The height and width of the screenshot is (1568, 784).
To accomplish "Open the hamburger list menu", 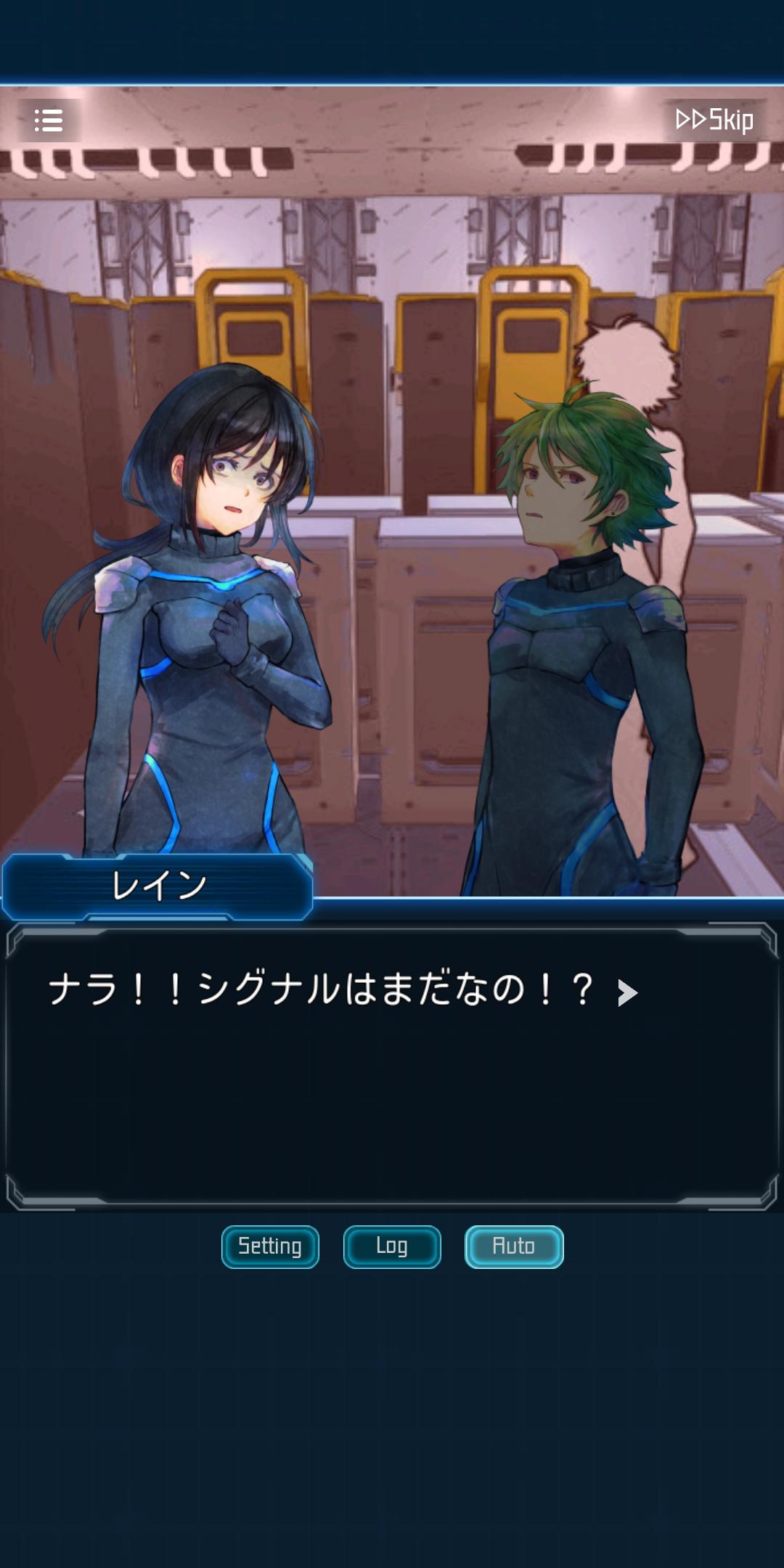I will click(x=49, y=121).
